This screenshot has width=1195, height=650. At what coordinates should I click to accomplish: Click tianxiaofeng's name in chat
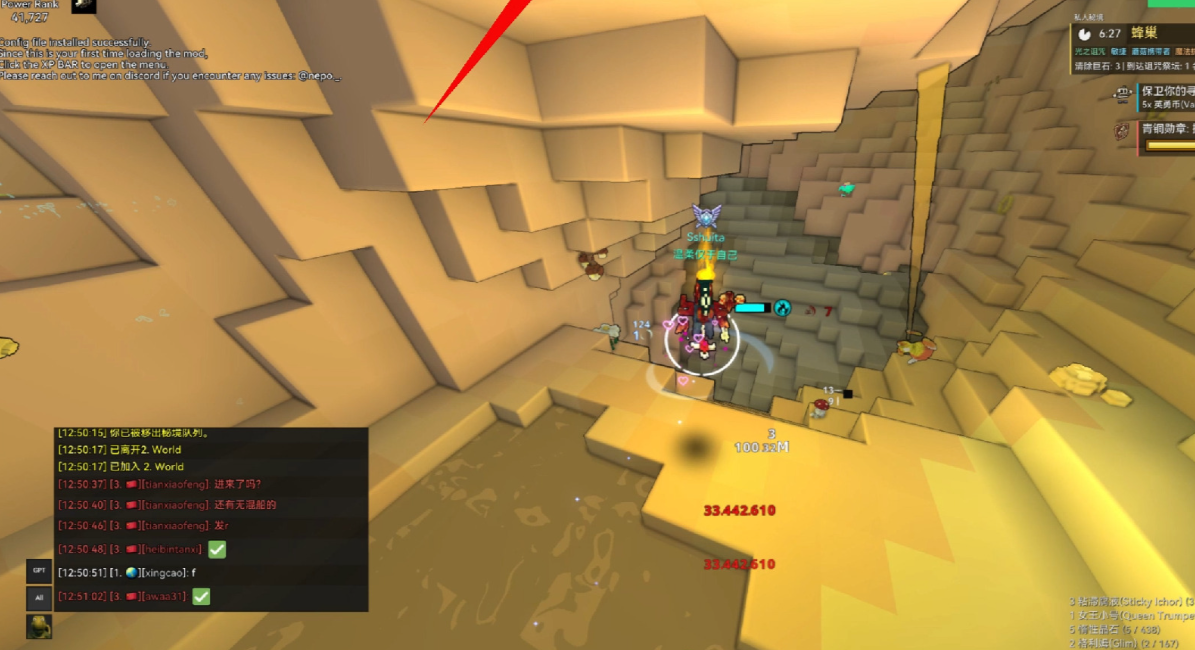coord(175,485)
